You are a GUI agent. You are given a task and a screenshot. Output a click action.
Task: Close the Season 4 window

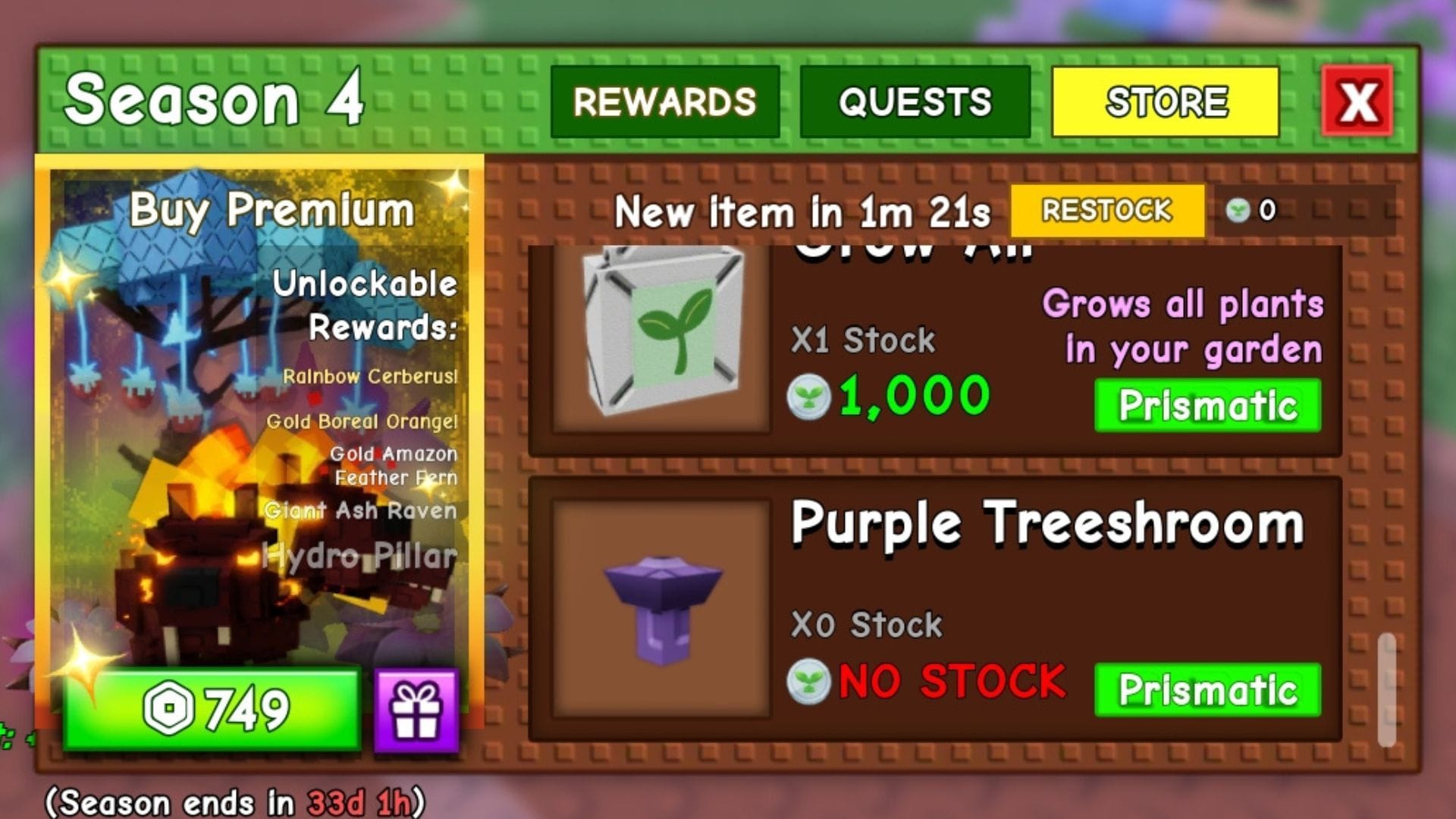(1357, 101)
